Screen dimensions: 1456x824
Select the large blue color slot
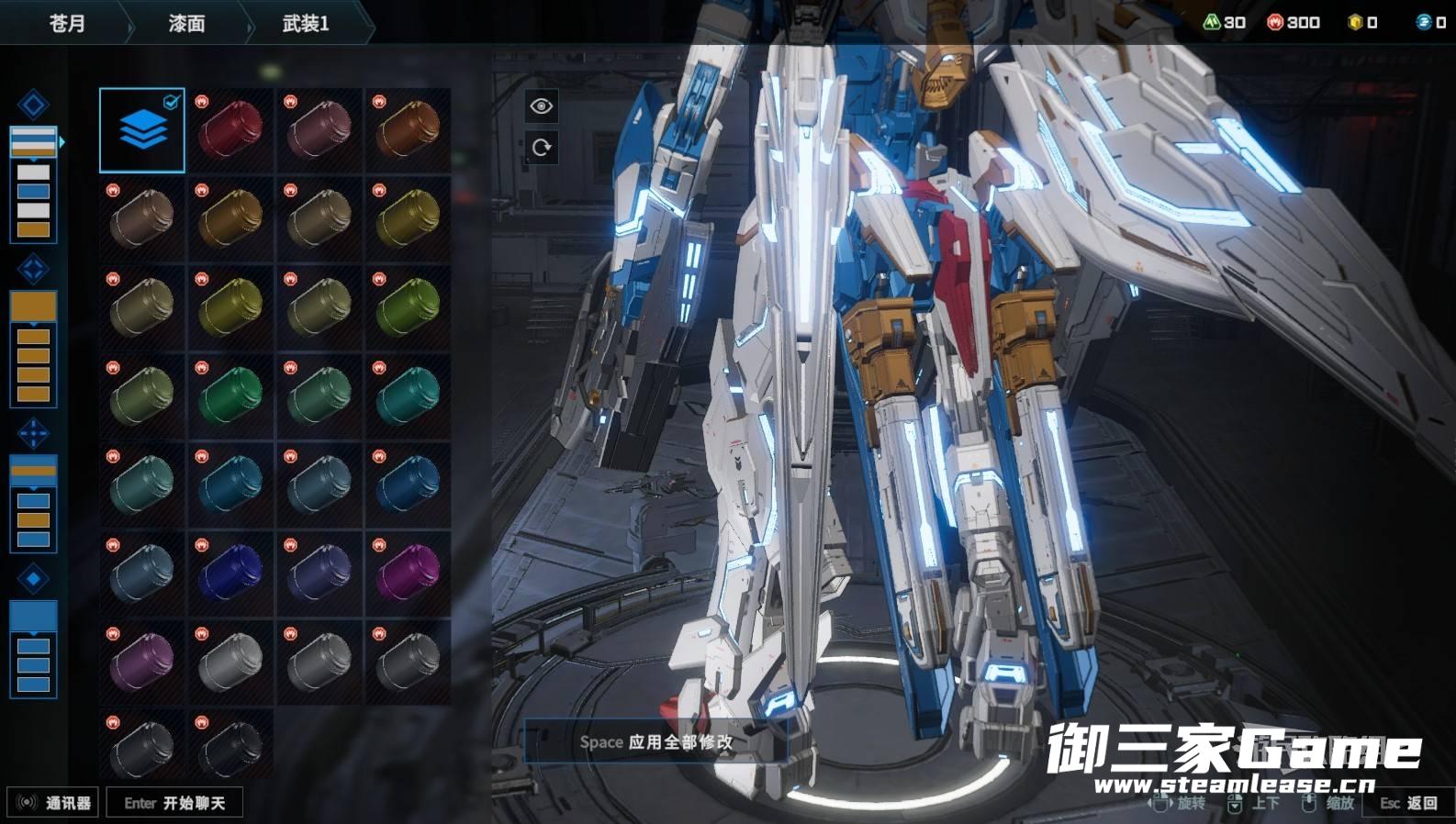click(x=33, y=616)
